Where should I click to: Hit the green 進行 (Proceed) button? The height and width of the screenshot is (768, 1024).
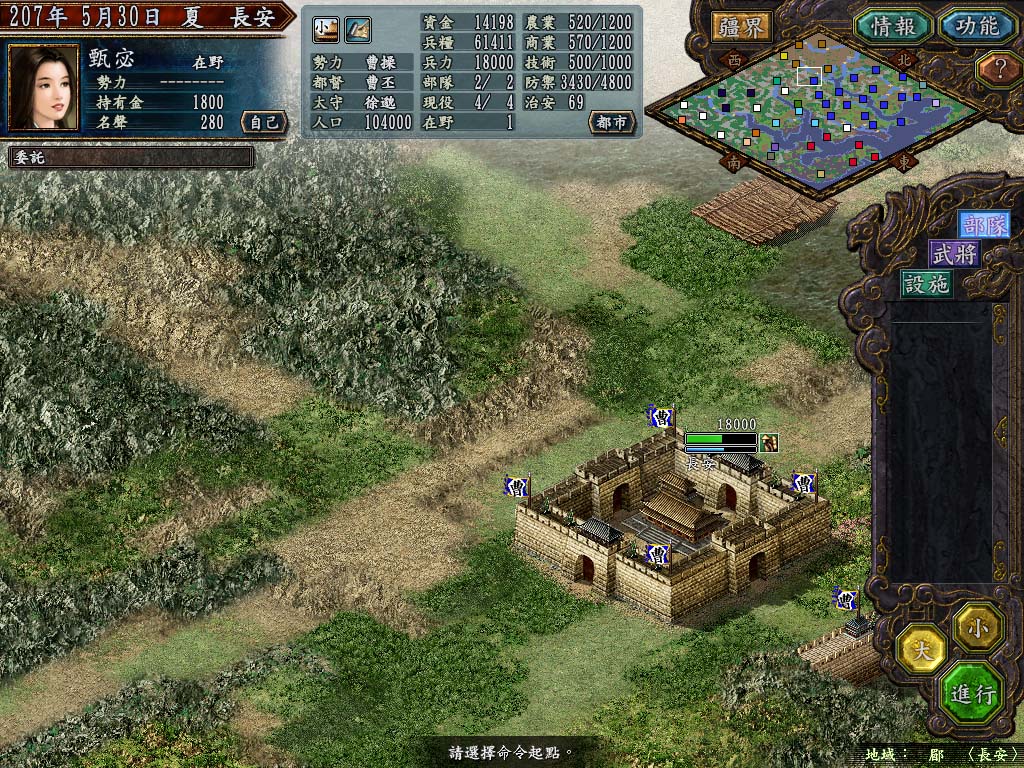(971, 694)
